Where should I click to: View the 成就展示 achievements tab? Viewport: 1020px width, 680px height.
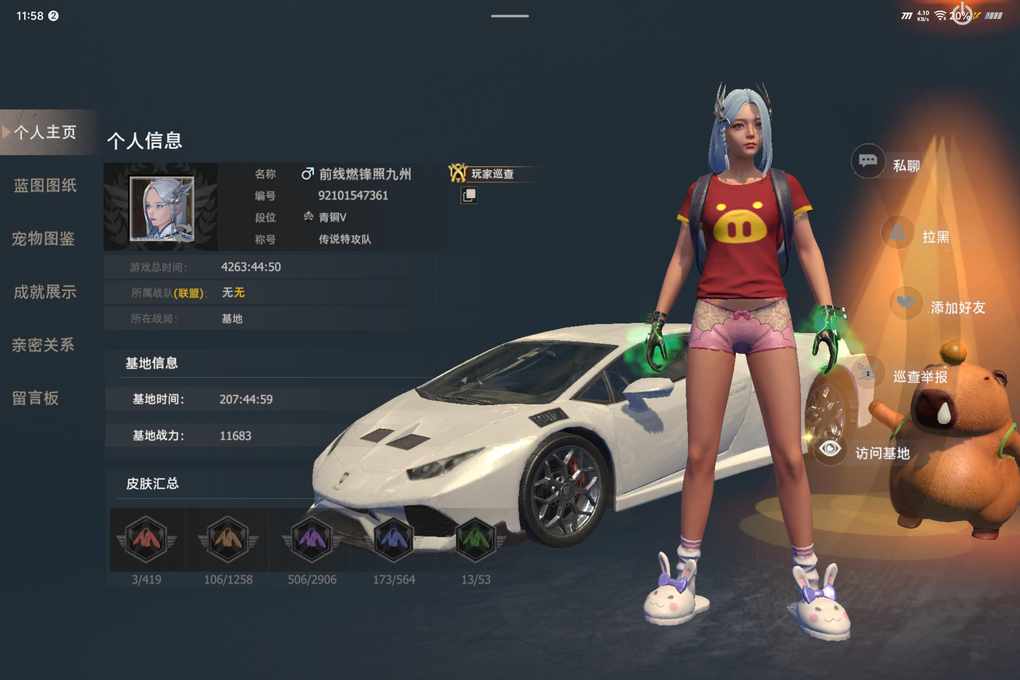click(45, 292)
